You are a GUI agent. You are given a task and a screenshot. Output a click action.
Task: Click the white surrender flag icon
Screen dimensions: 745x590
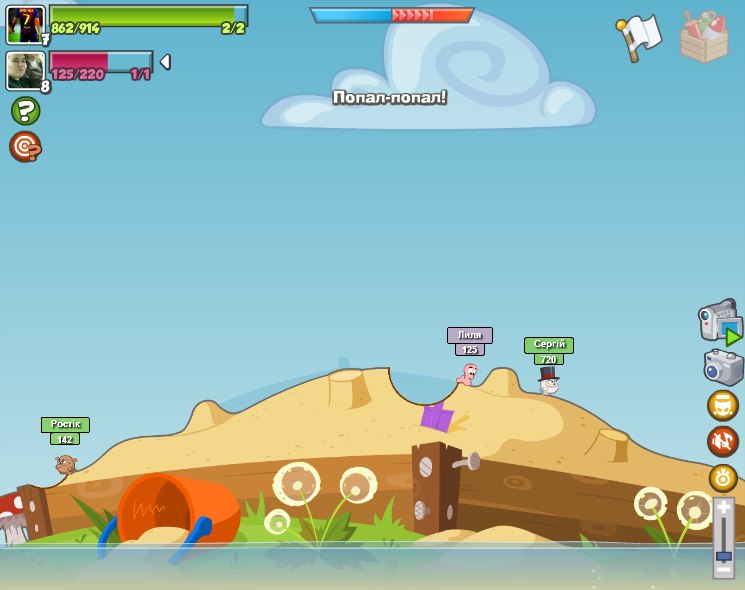click(x=639, y=37)
